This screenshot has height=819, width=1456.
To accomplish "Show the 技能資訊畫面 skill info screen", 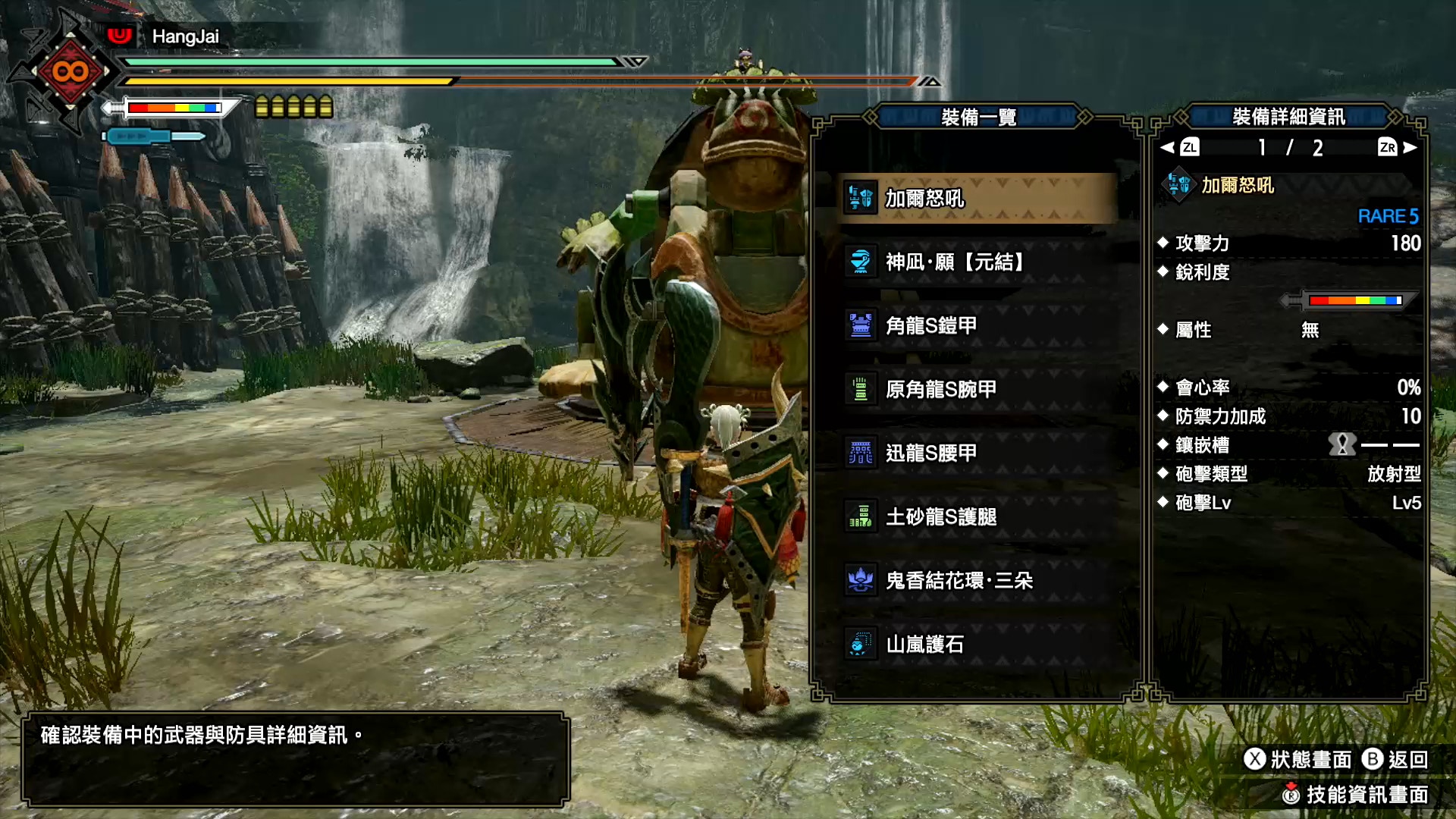I will (1355, 794).
